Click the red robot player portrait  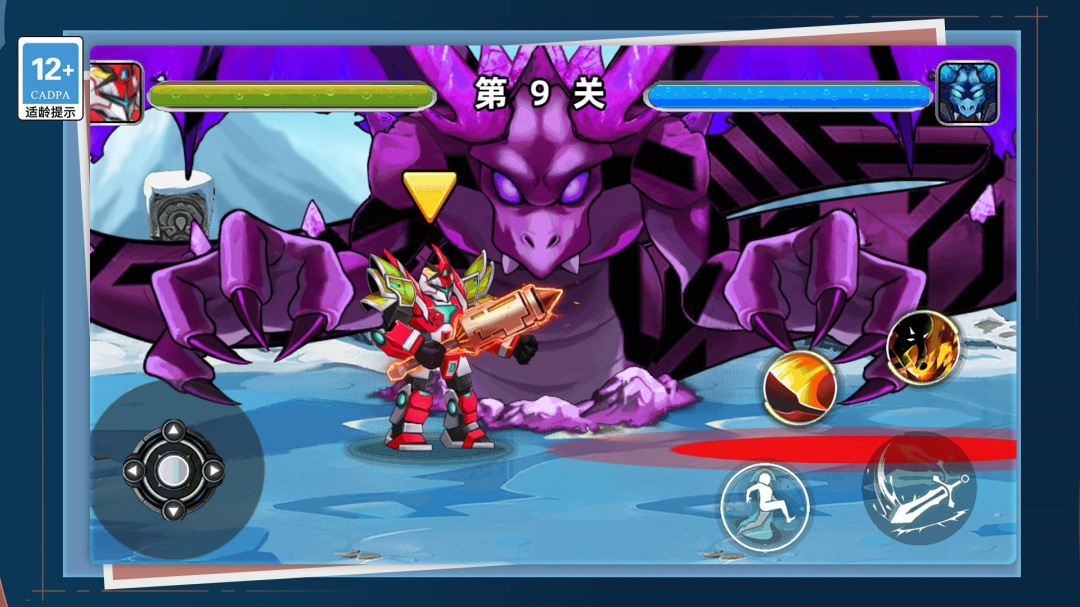(x=115, y=93)
